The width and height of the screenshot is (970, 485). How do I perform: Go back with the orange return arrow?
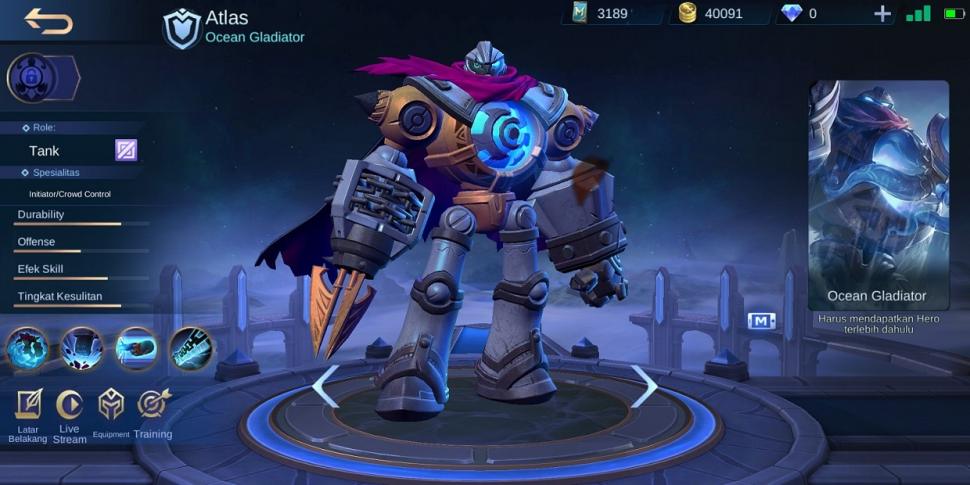tap(48, 20)
